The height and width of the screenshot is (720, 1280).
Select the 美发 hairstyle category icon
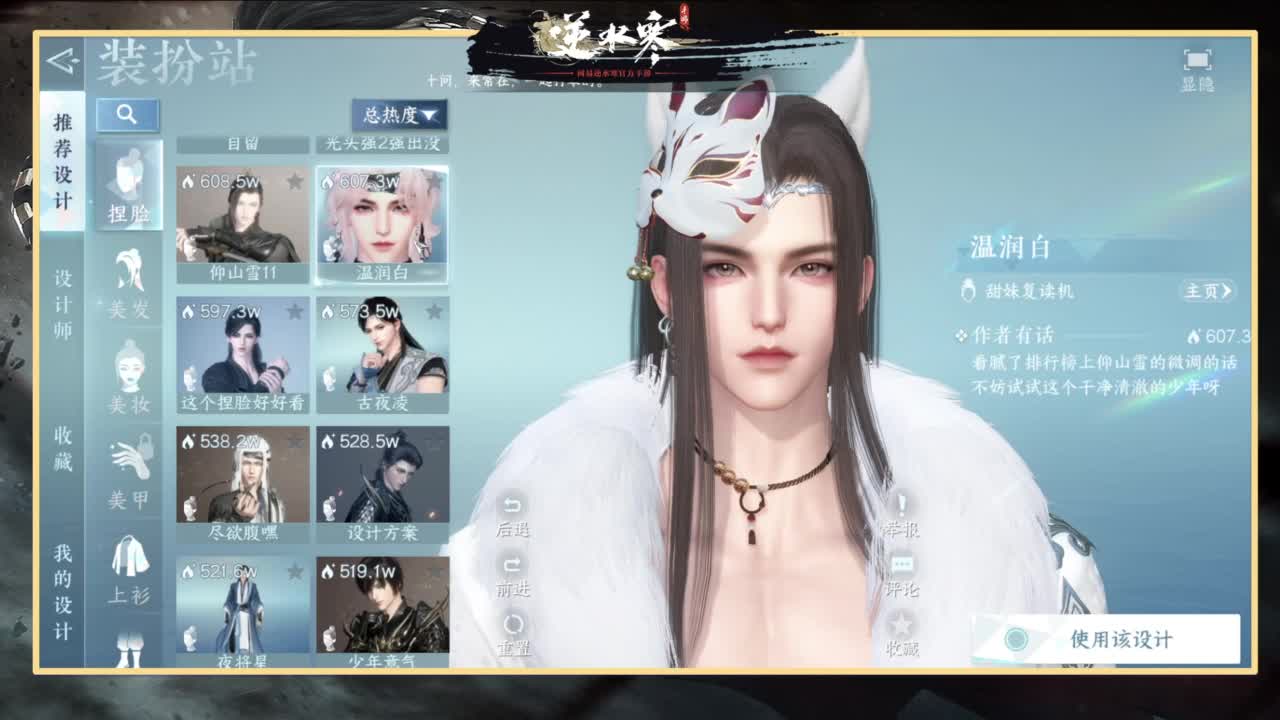click(x=129, y=278)
